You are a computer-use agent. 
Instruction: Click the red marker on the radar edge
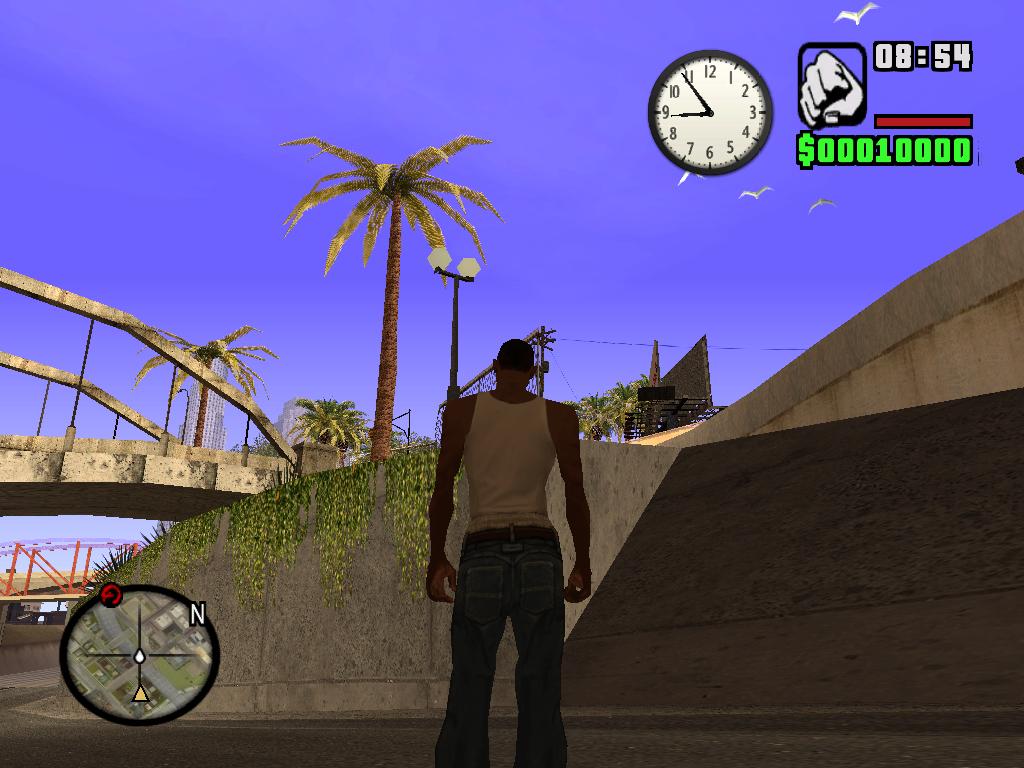click(111, 597)
